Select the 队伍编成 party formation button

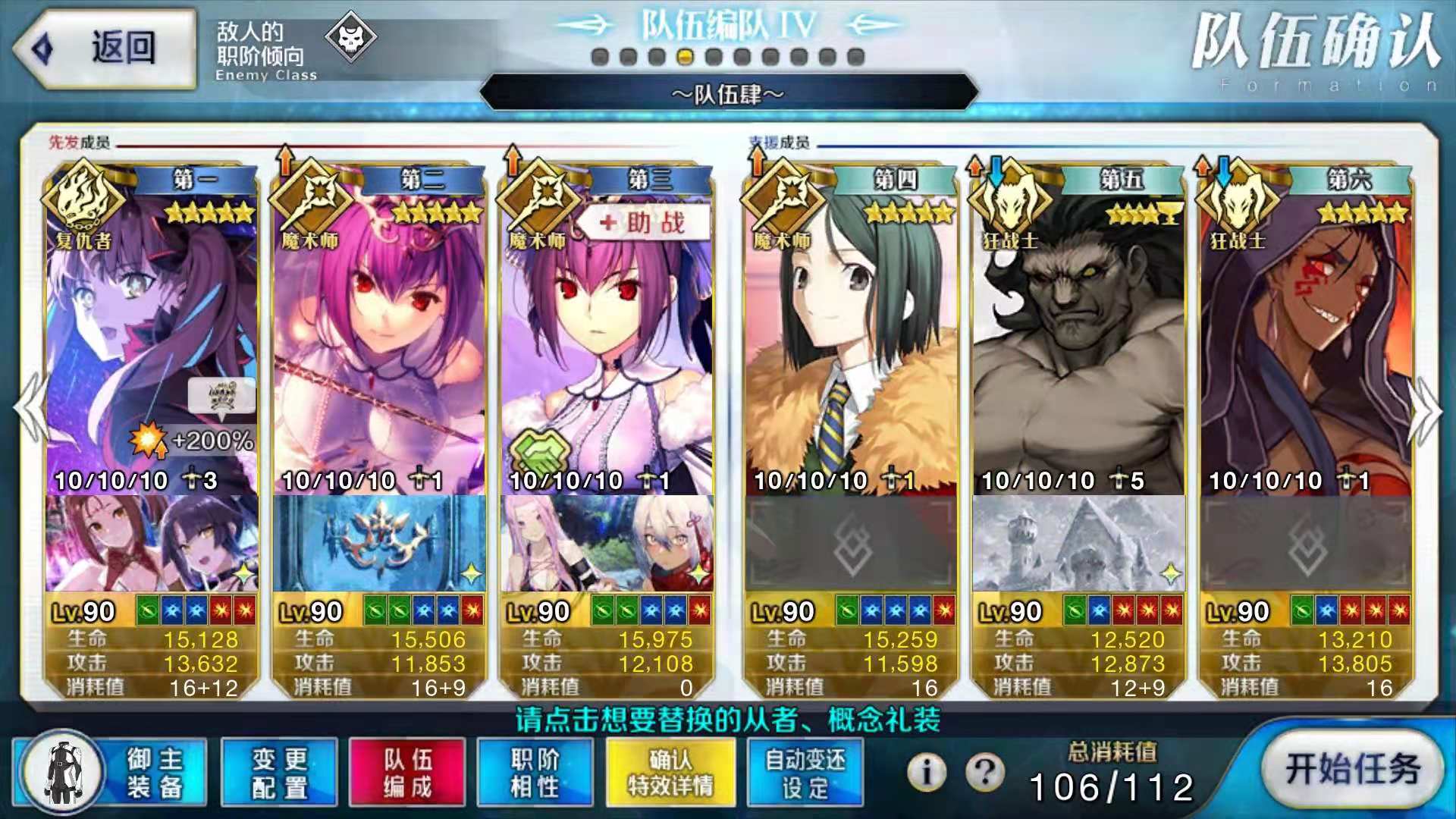click(407, 772)
